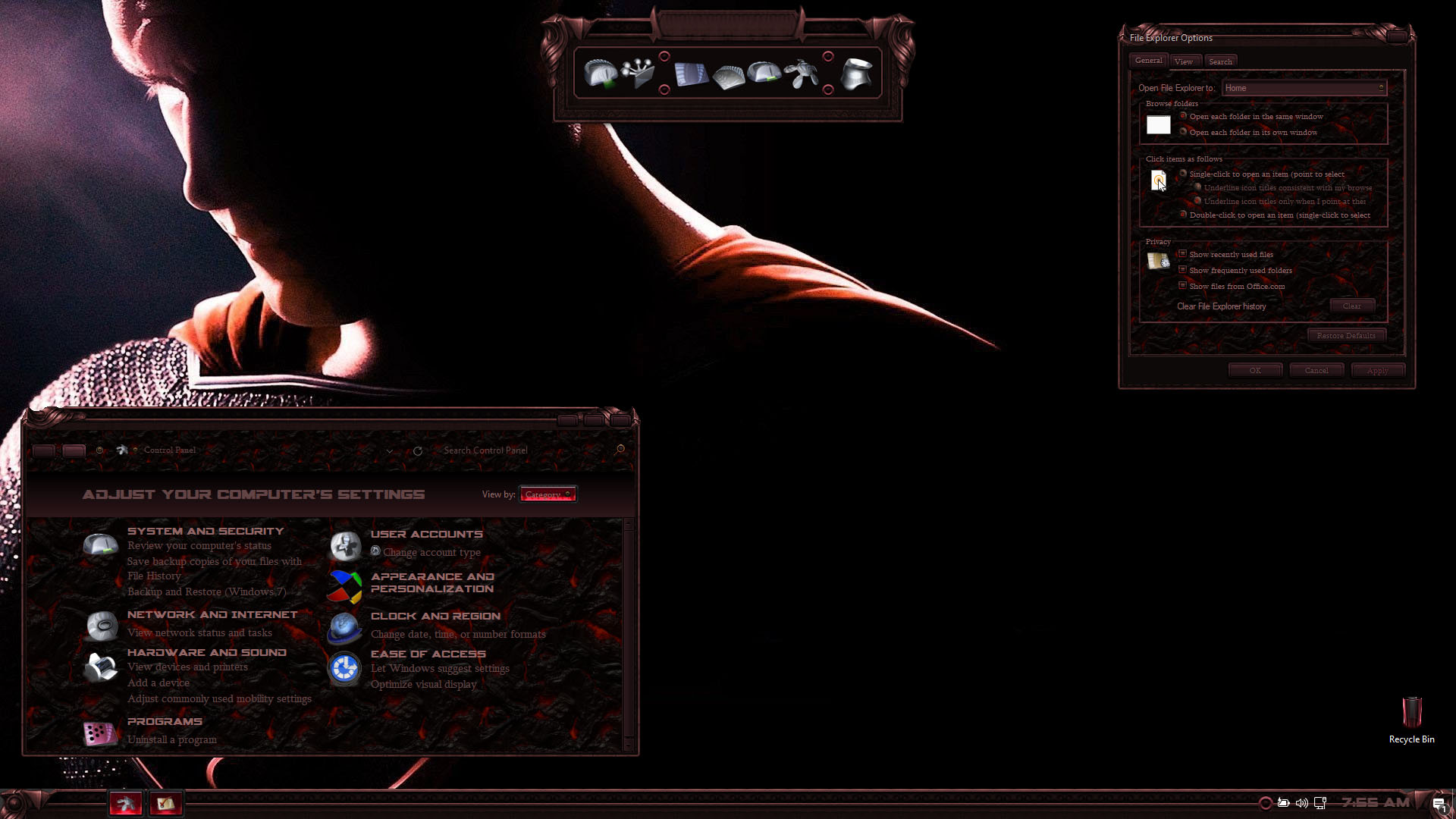
Task: Open the 'Open File Explorer to' dropdown
Action: (x=1304, y=88)
